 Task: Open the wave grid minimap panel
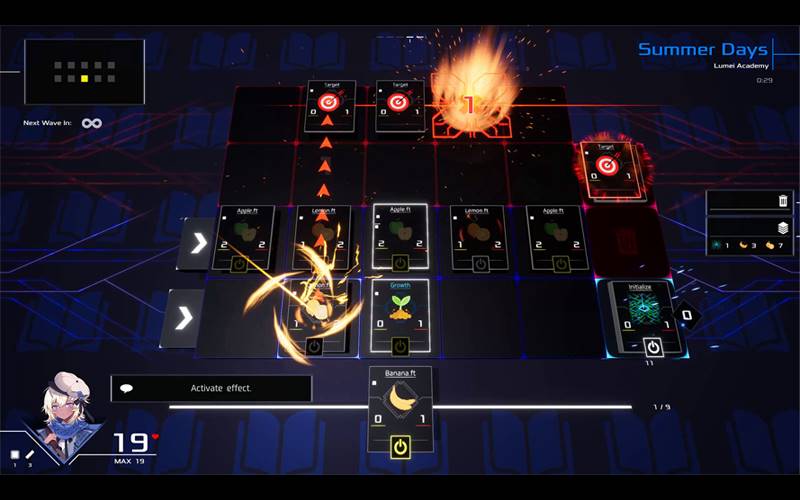[84, 72]
